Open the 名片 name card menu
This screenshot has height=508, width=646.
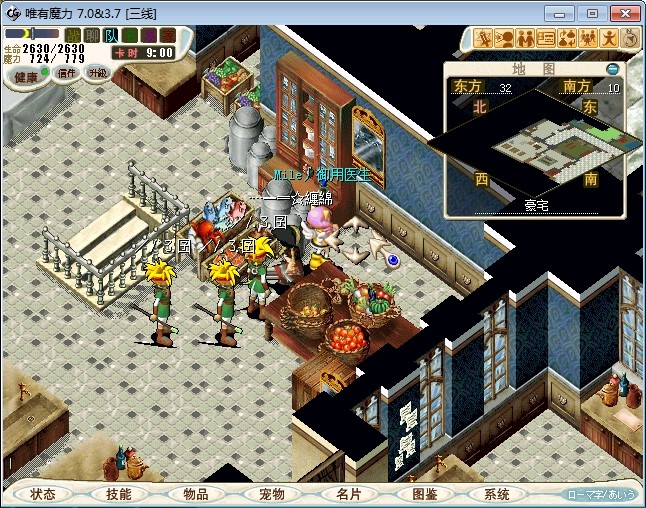[347, 494]
